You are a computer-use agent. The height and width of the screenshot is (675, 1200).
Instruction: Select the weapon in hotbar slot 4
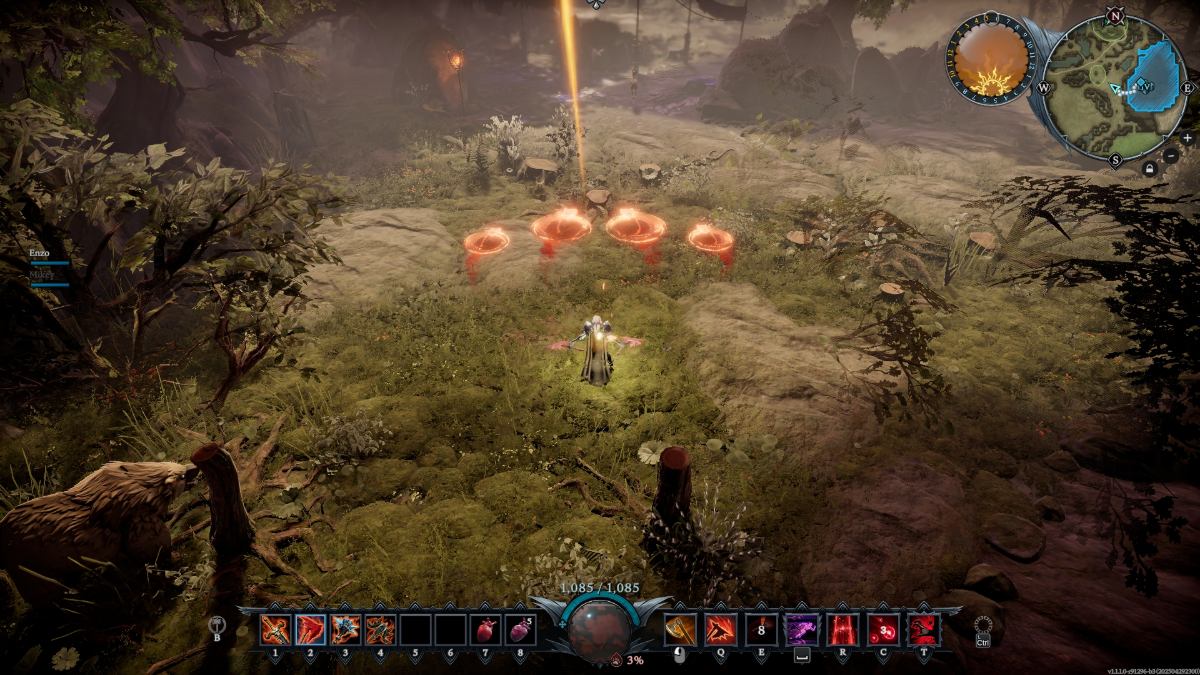tap(380, 629)
